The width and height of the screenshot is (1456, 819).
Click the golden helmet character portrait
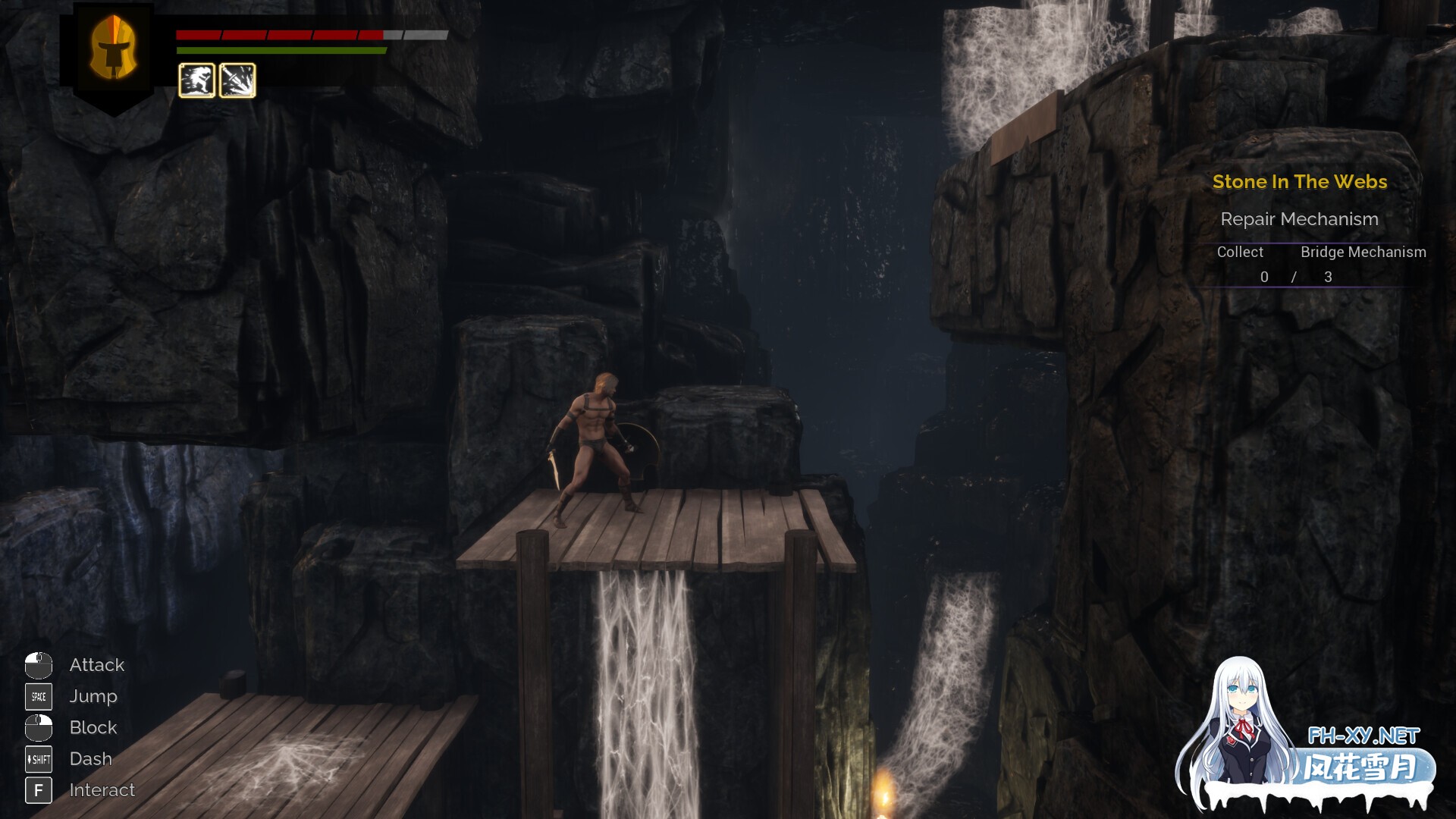click(x=114, y=49)
